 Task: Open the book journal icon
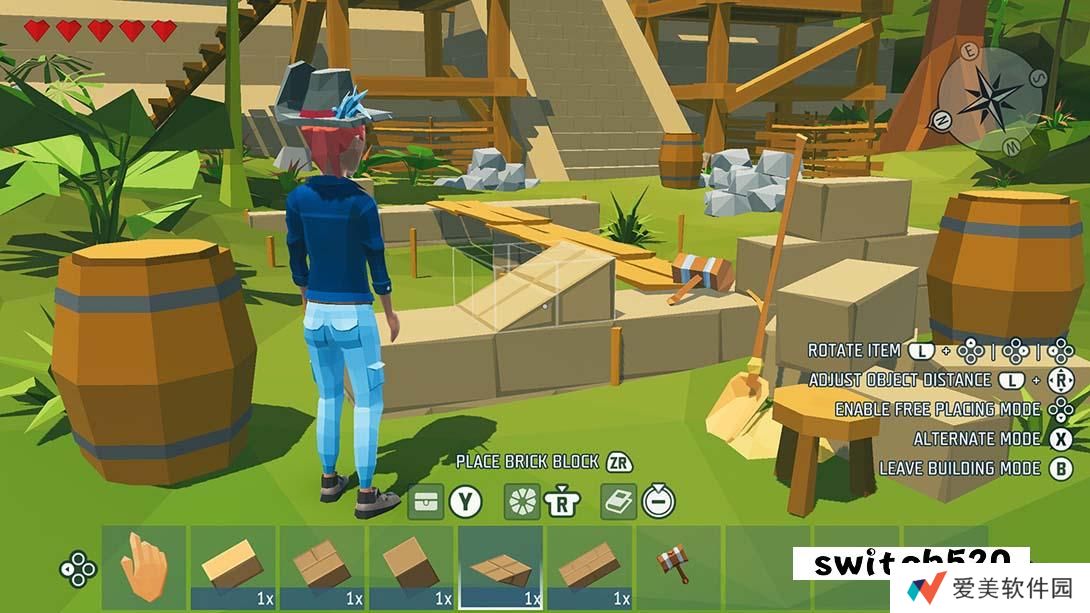pos(618,501)
